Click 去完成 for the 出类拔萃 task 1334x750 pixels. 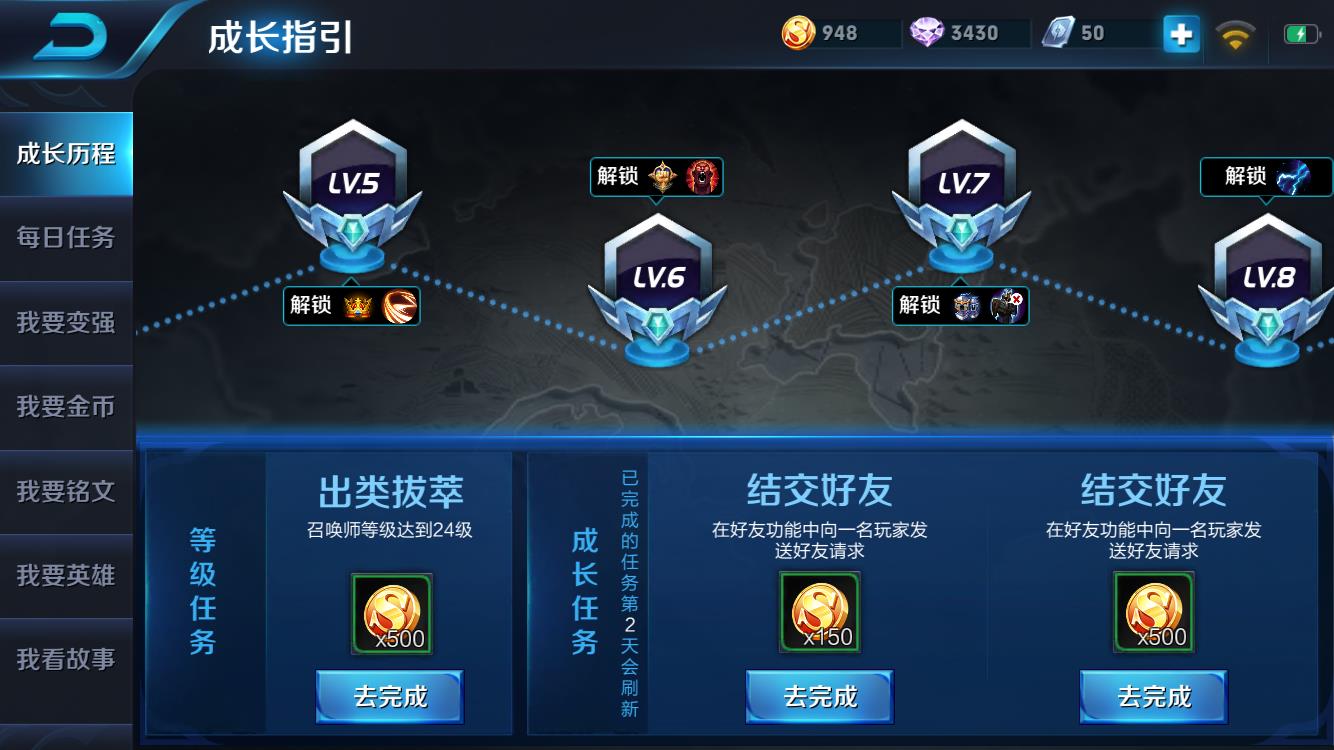(x=390, y=696)
